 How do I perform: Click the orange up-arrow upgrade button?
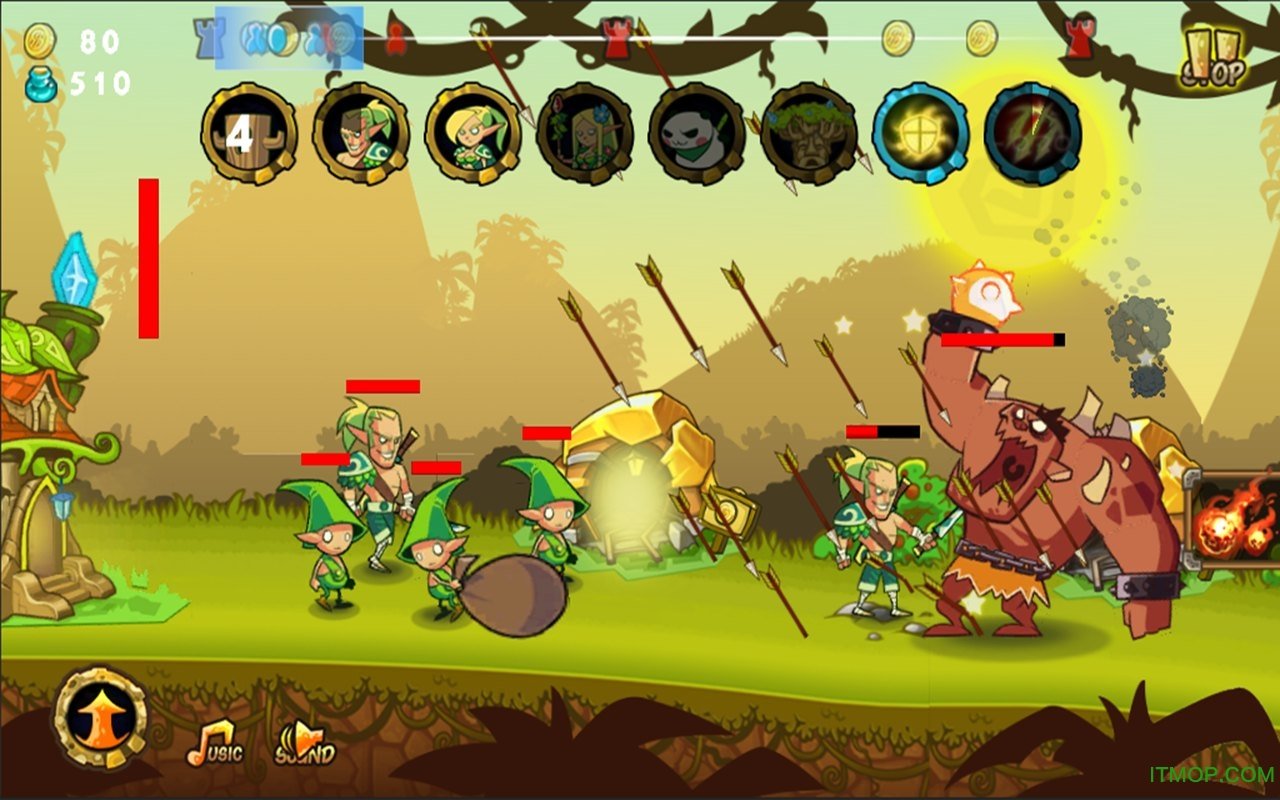tap(100, 718)
